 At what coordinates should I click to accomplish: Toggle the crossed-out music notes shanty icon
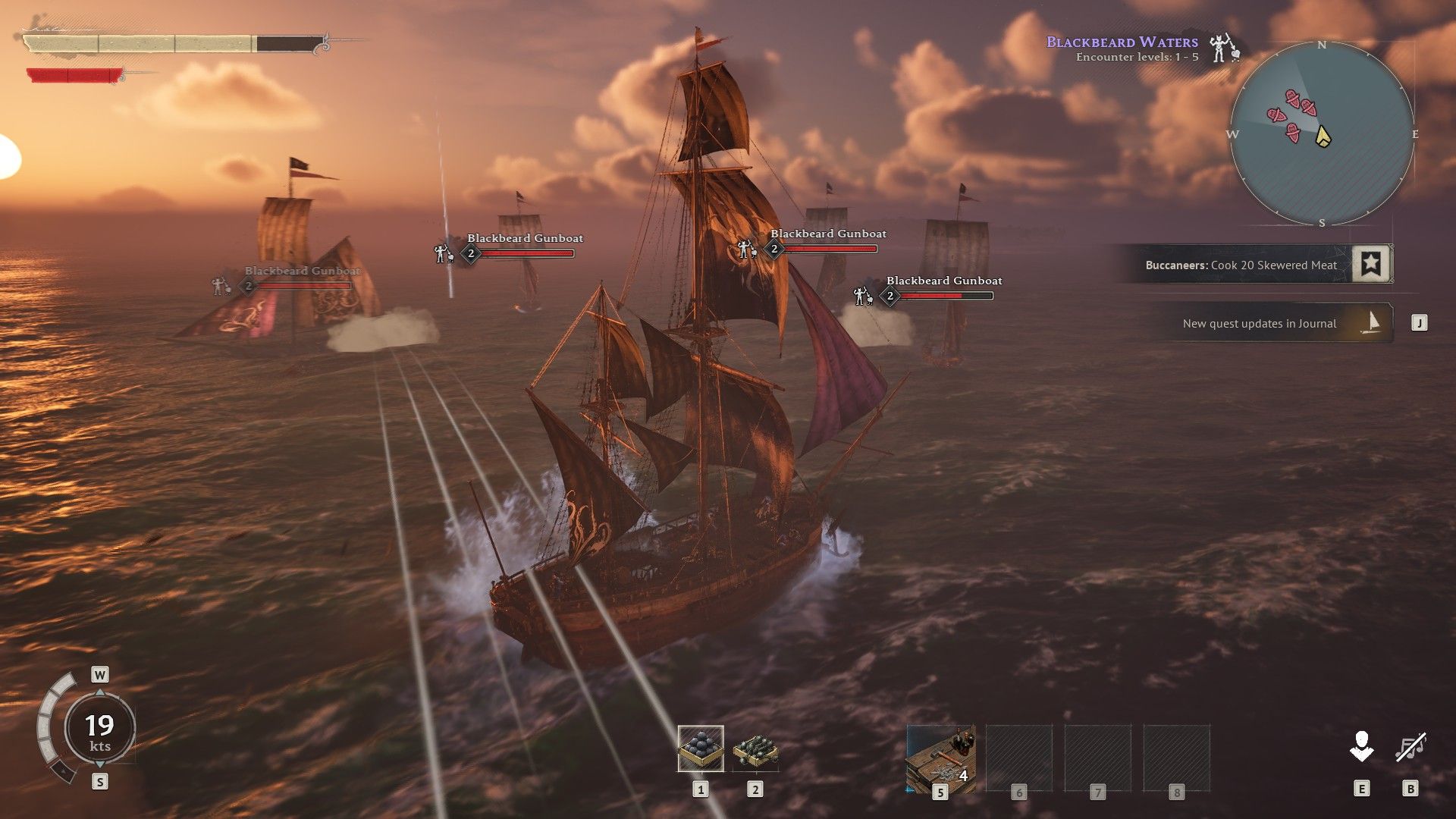click(x=1410, y=748)
